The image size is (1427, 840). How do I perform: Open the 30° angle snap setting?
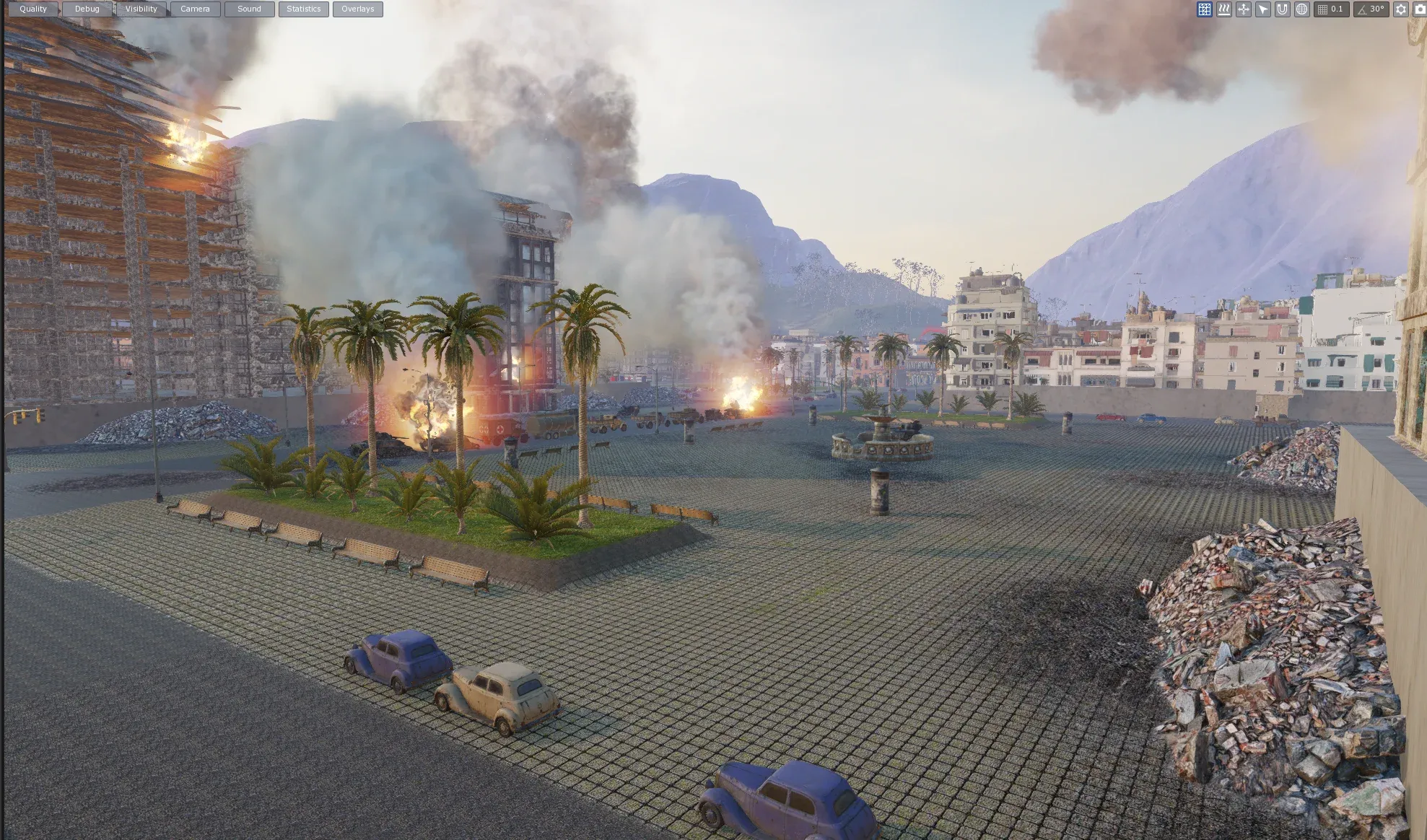(x=1371, y=9)
